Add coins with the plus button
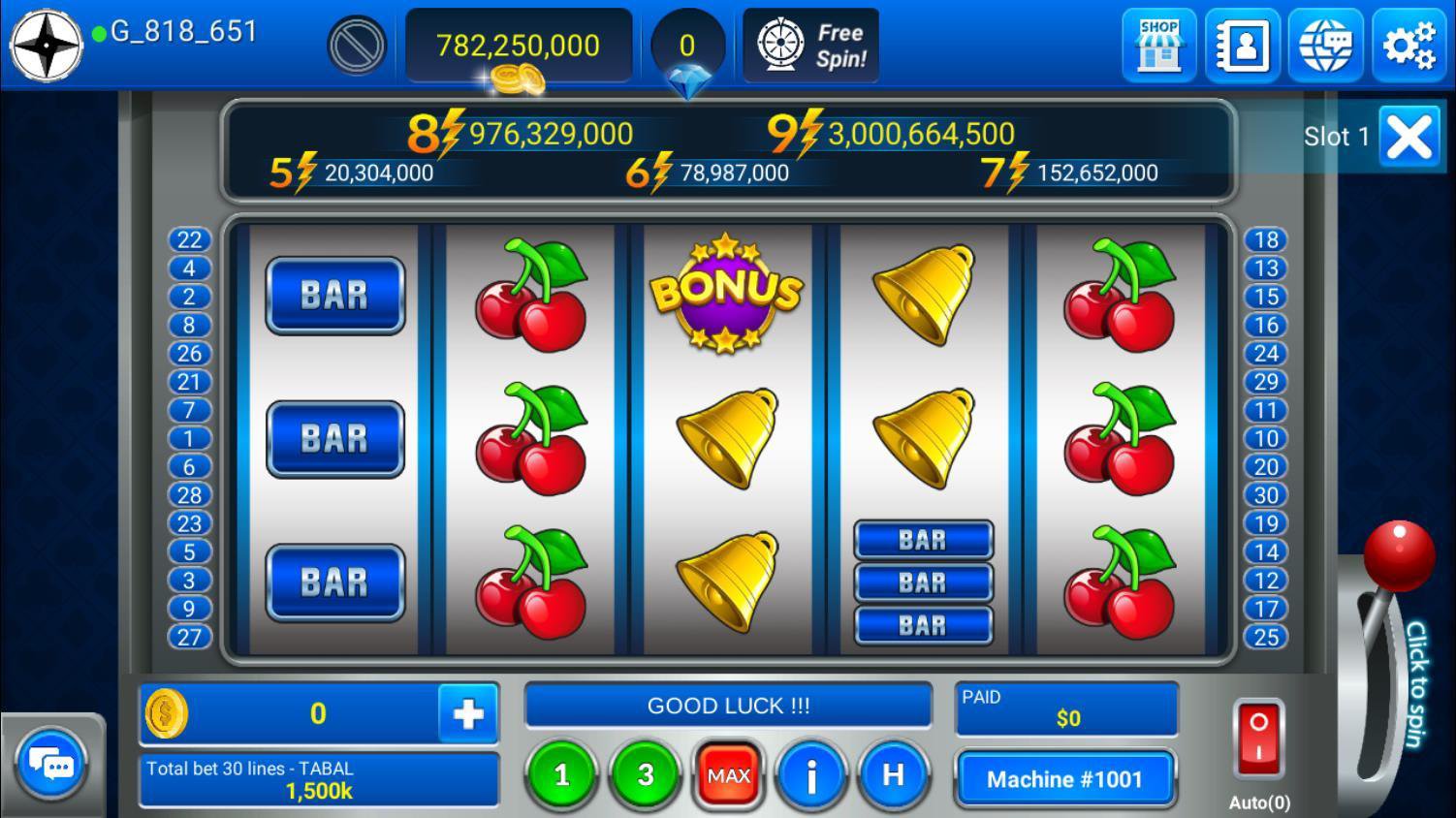The width and height of the screenshot is (1456, 818). coord(468,714)
